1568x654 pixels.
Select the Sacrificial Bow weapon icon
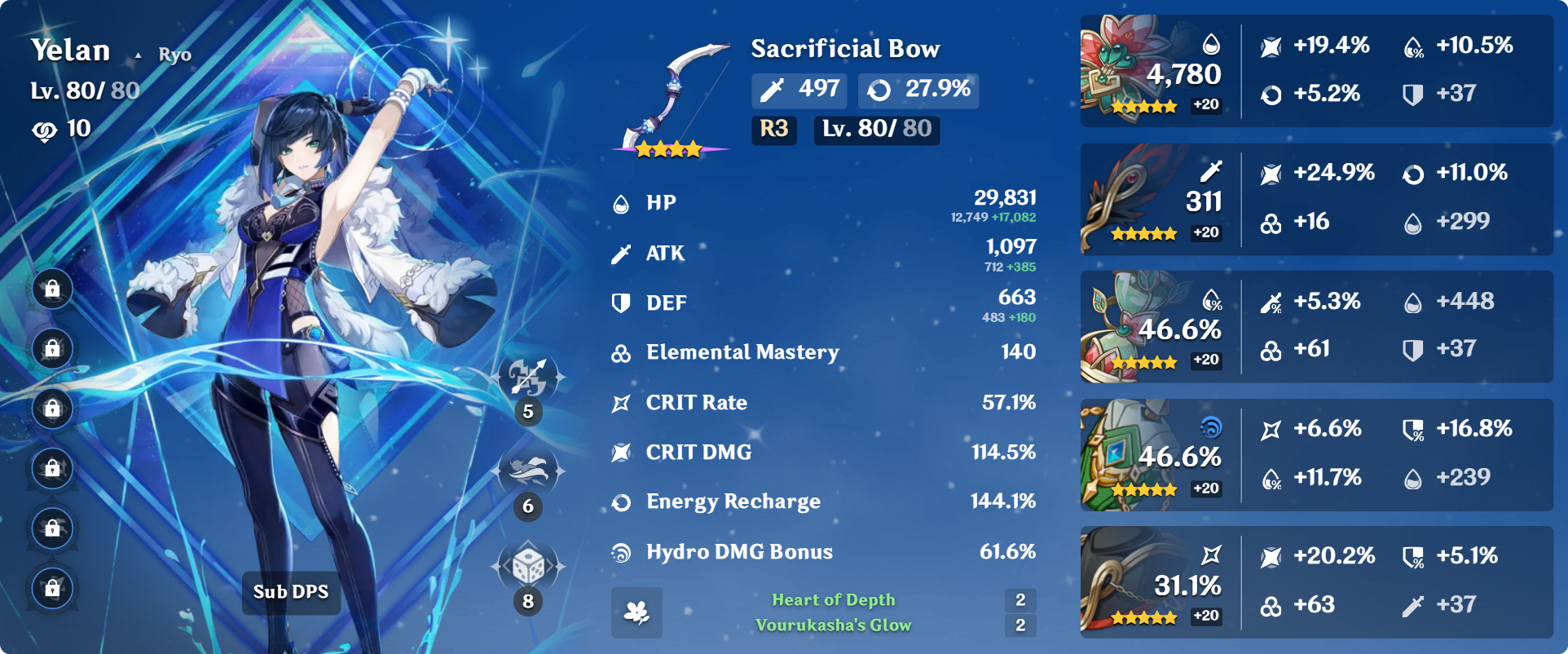pyautogui.click(x=672, y=98)
